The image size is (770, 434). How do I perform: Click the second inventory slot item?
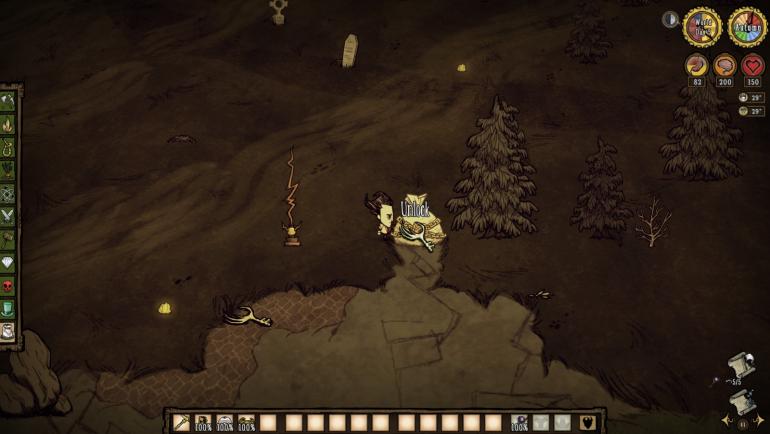click(203, 423)
